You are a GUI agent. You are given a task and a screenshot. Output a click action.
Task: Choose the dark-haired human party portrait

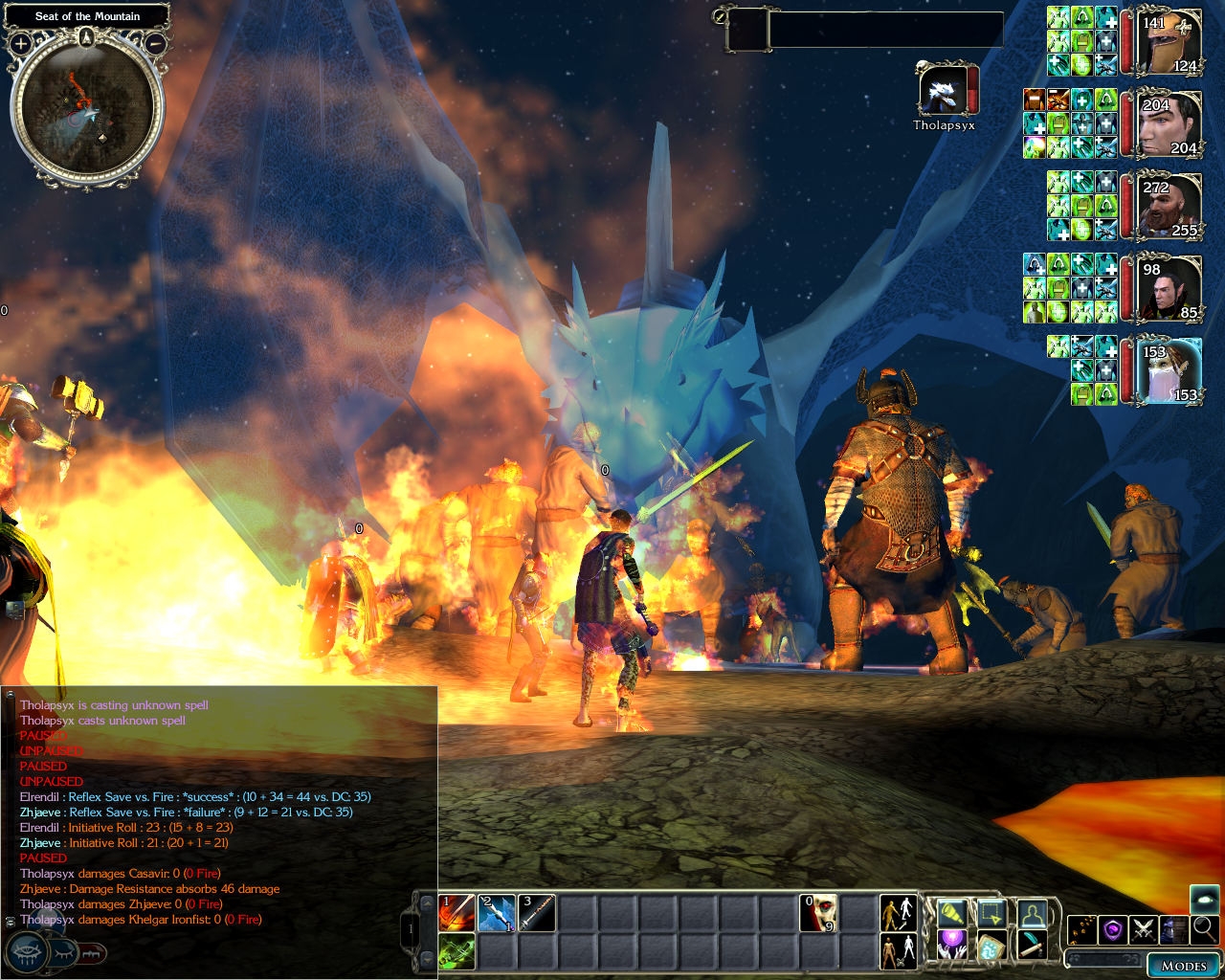pos(1170,125)
